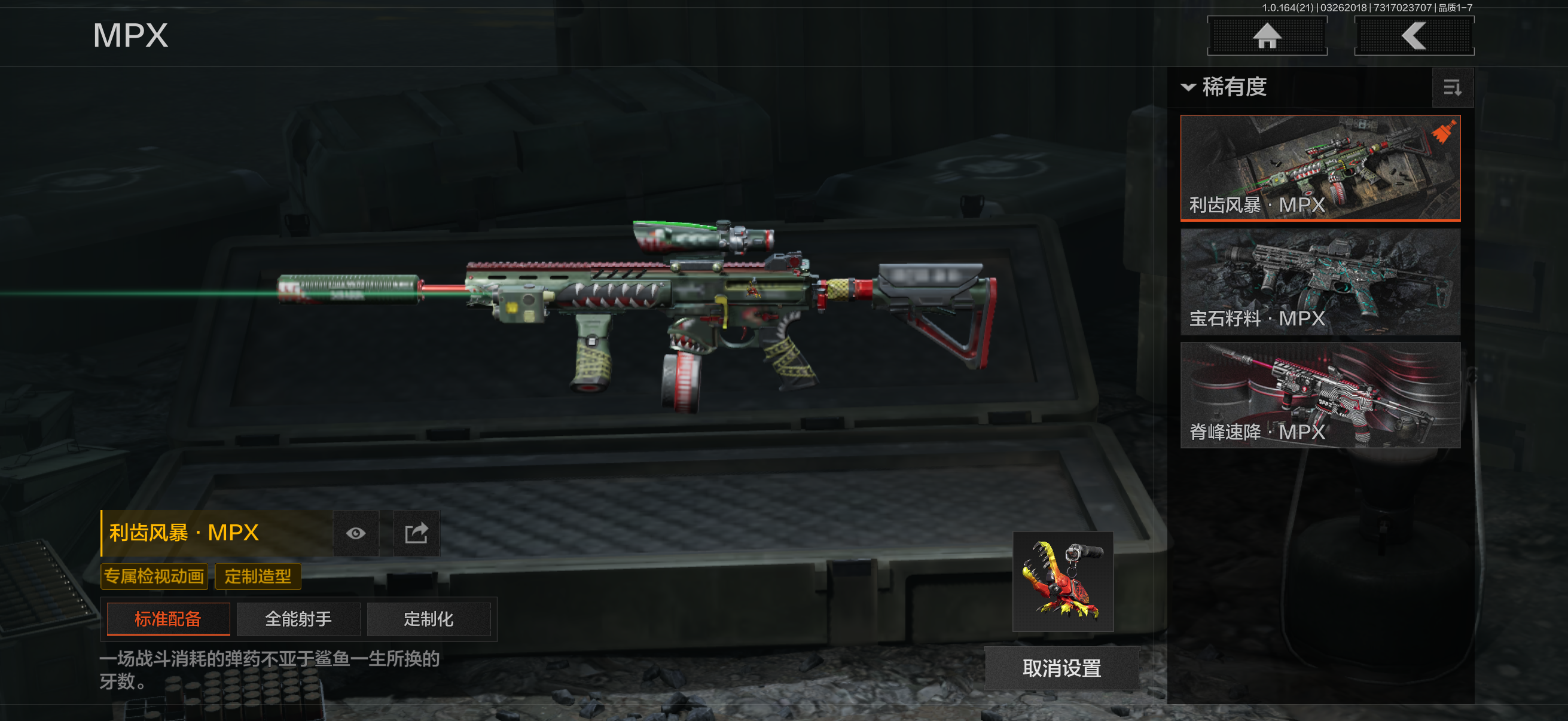Click the 定制造型 tag

[258, 576]
